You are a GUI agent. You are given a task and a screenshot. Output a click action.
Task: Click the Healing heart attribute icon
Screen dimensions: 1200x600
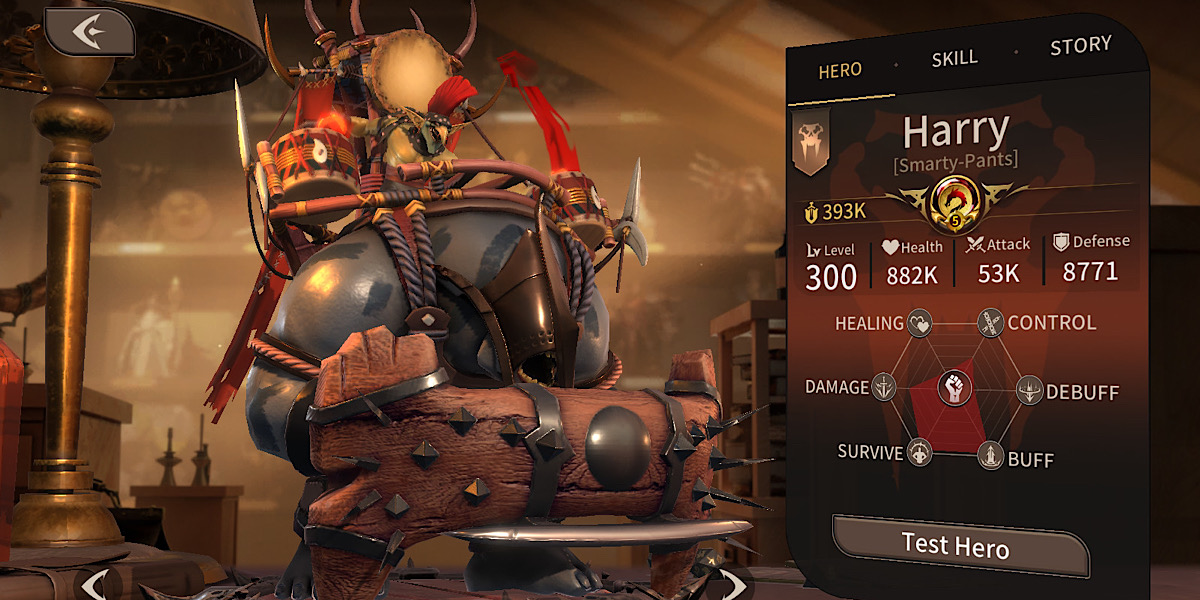919,323
